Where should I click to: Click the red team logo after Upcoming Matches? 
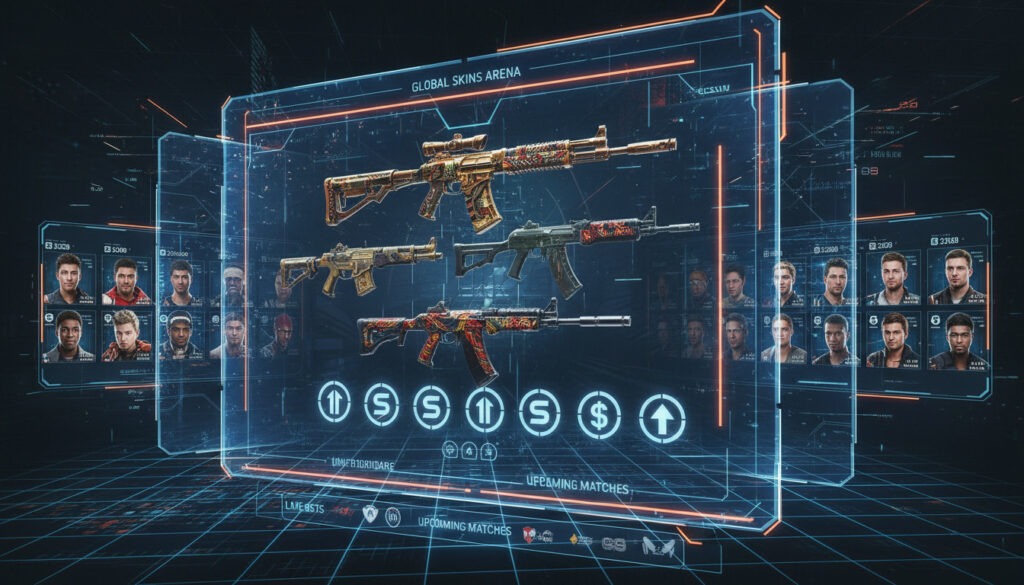529,532
